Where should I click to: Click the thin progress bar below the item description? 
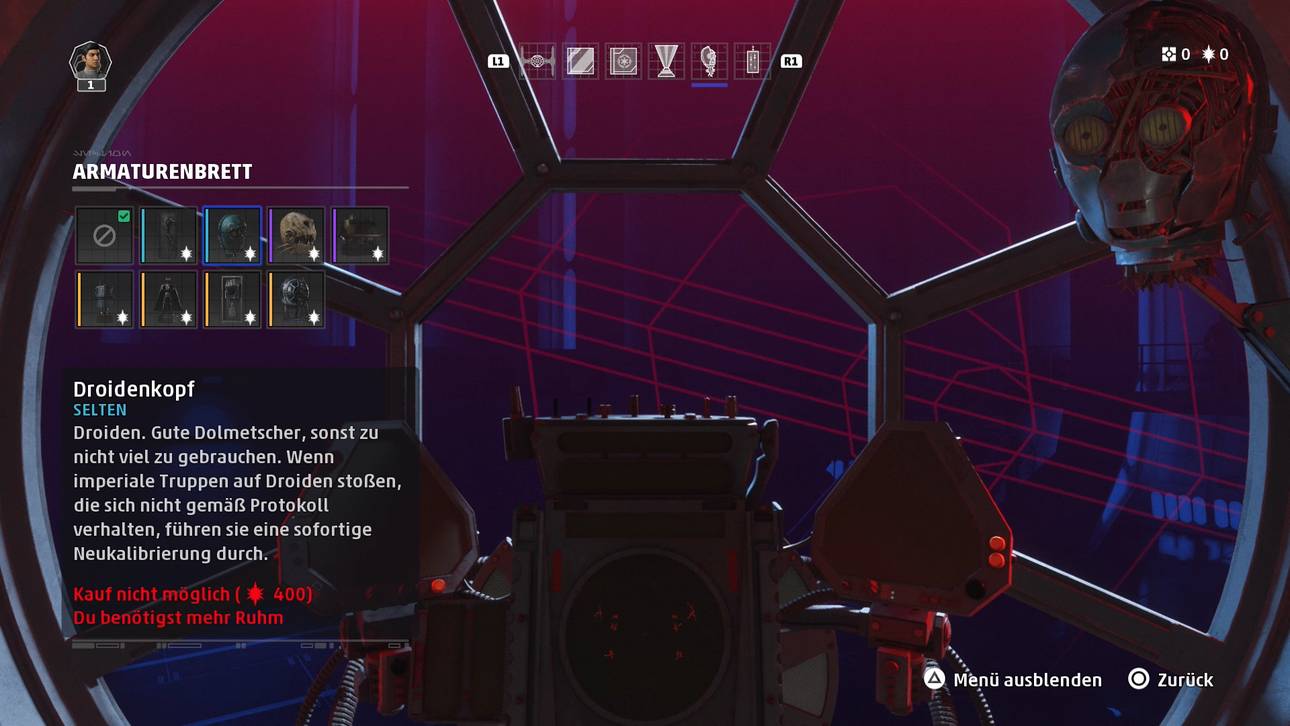point(240,645)
